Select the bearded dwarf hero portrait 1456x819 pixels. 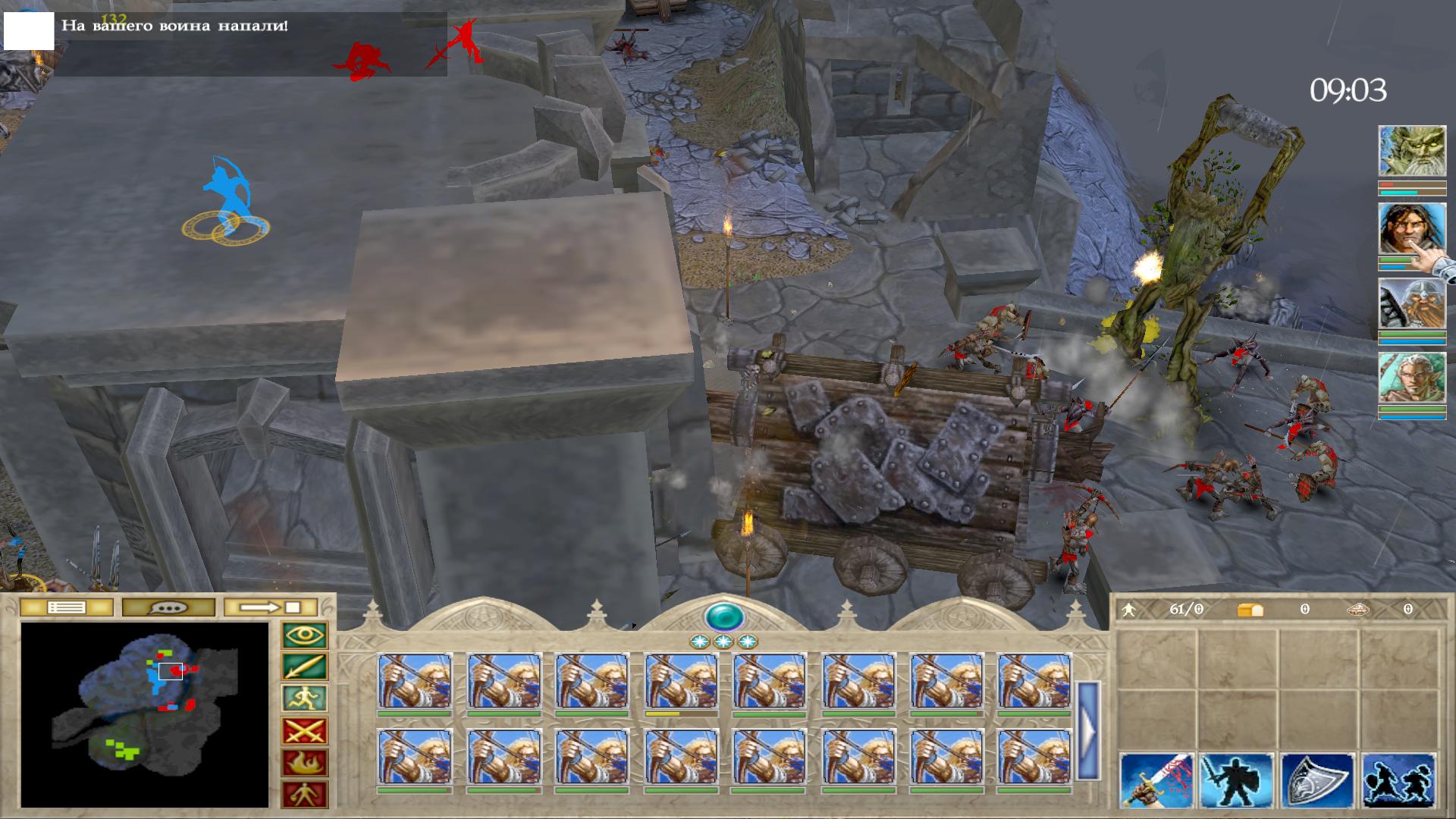coord(1411,303)
